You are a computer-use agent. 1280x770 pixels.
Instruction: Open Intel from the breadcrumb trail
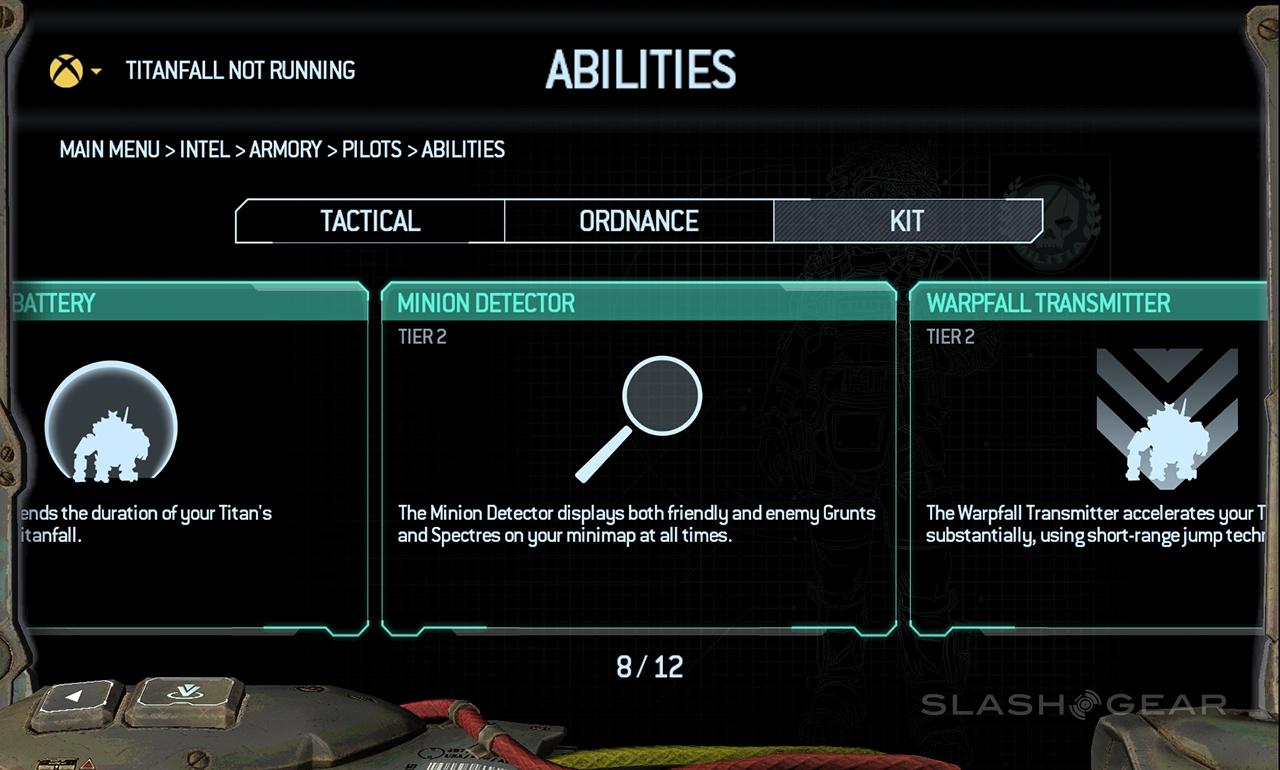coord(204,150)
